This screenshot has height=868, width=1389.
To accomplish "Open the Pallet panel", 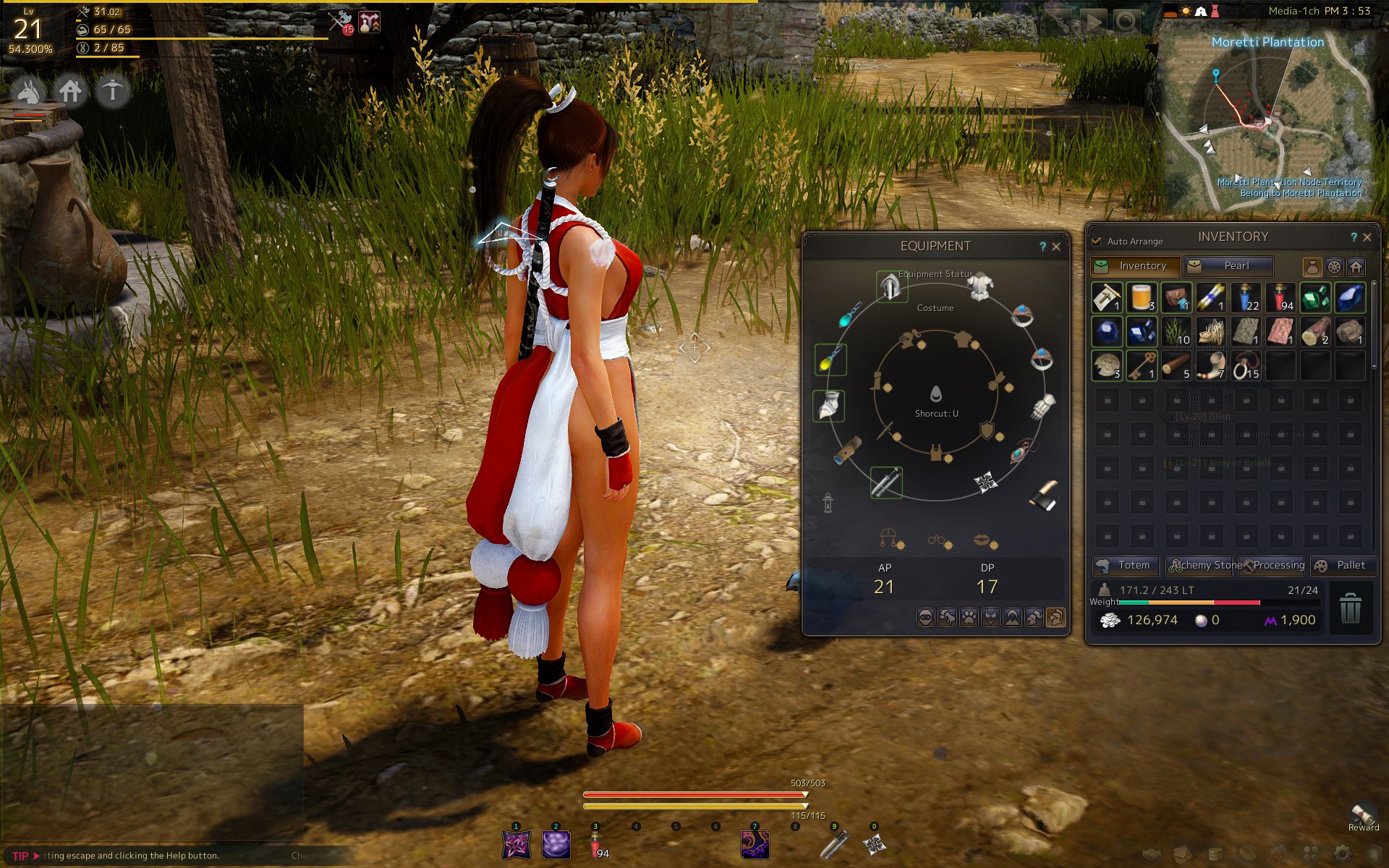I will (1343, 566).
